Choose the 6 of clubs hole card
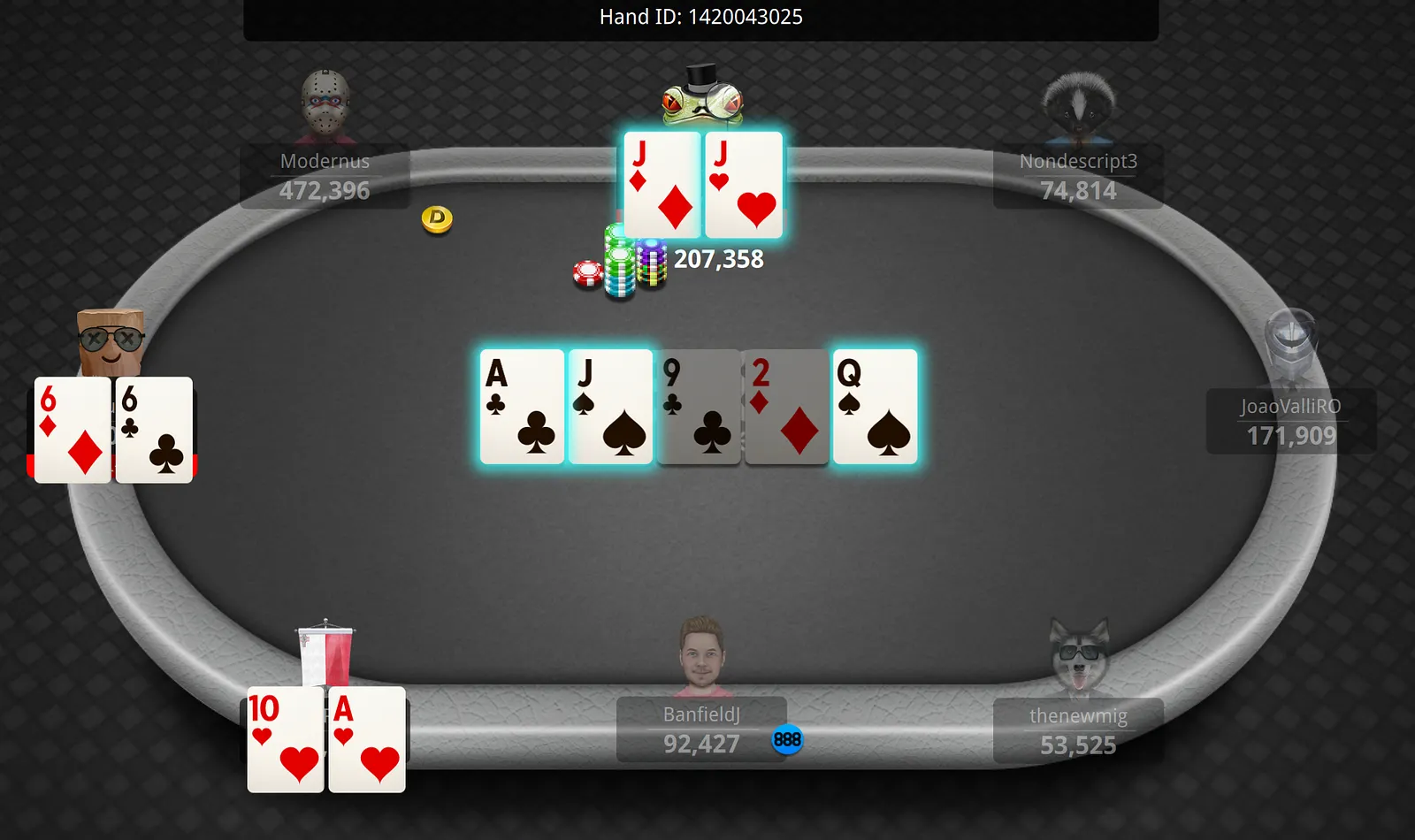This screenshot has height=840, width=1415. (x=154, y=430)
